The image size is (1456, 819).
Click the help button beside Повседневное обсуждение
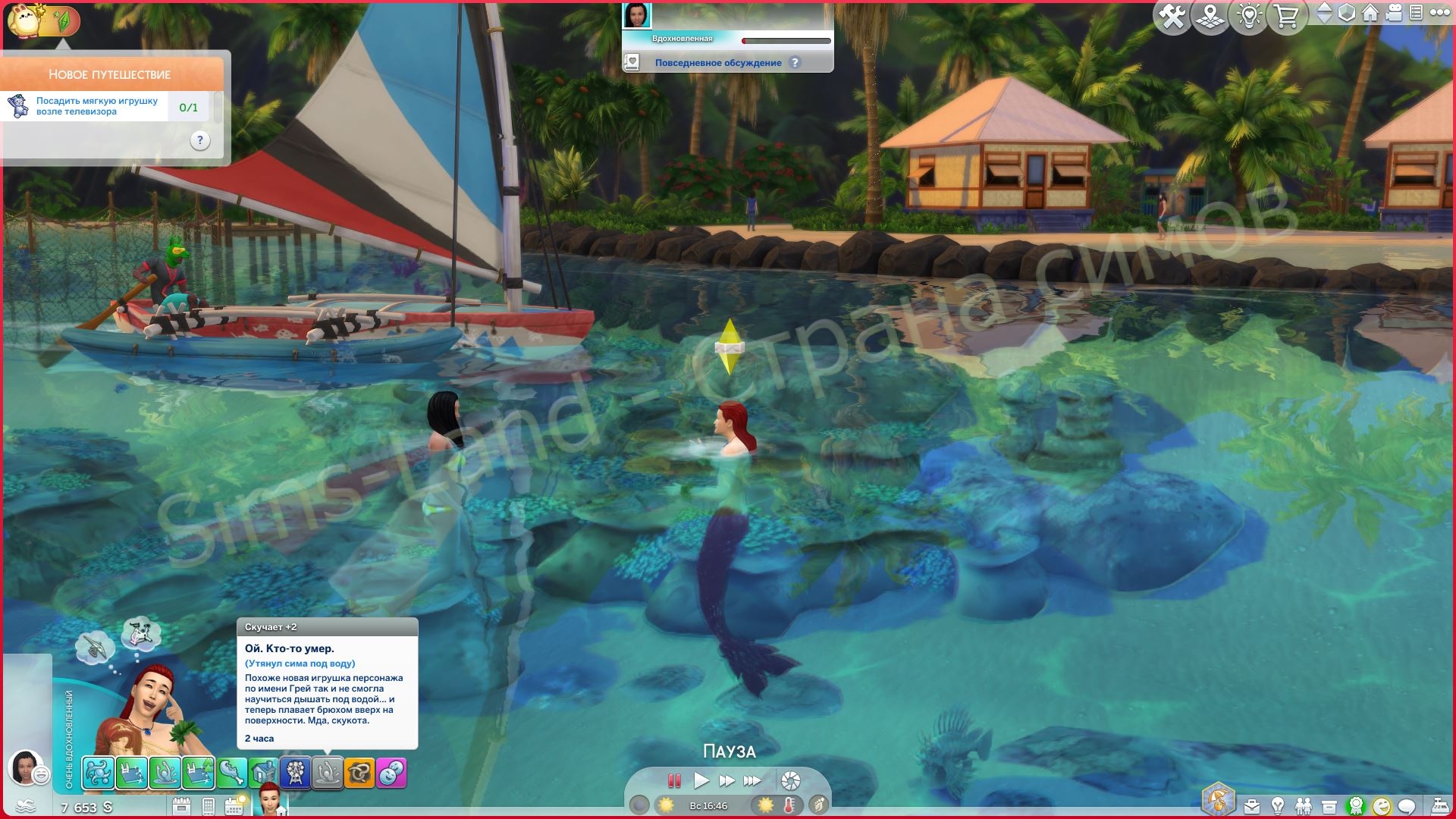click(x=795, y=63)
